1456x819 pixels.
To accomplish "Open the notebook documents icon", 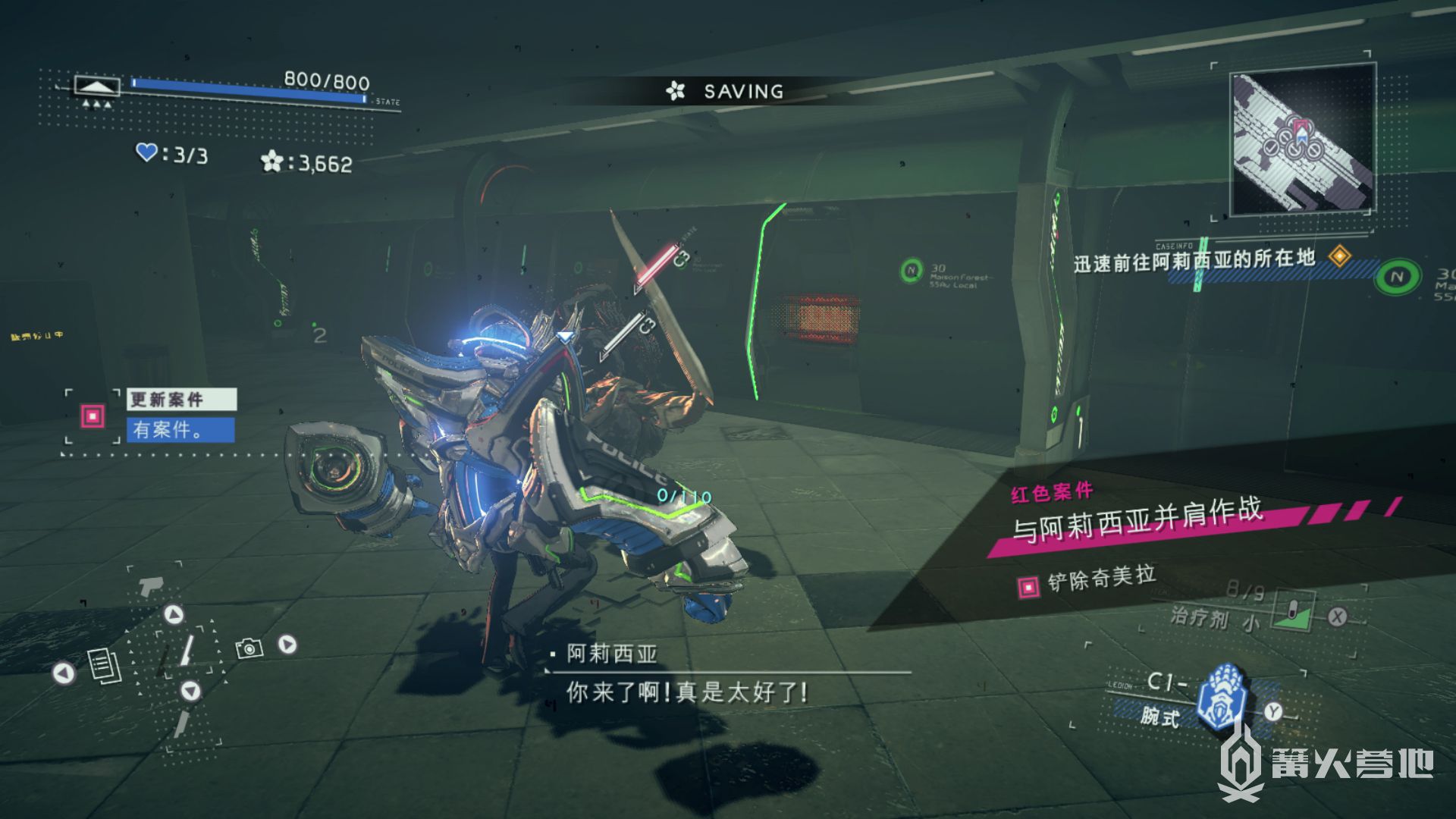I will click(x=105, y=667).
